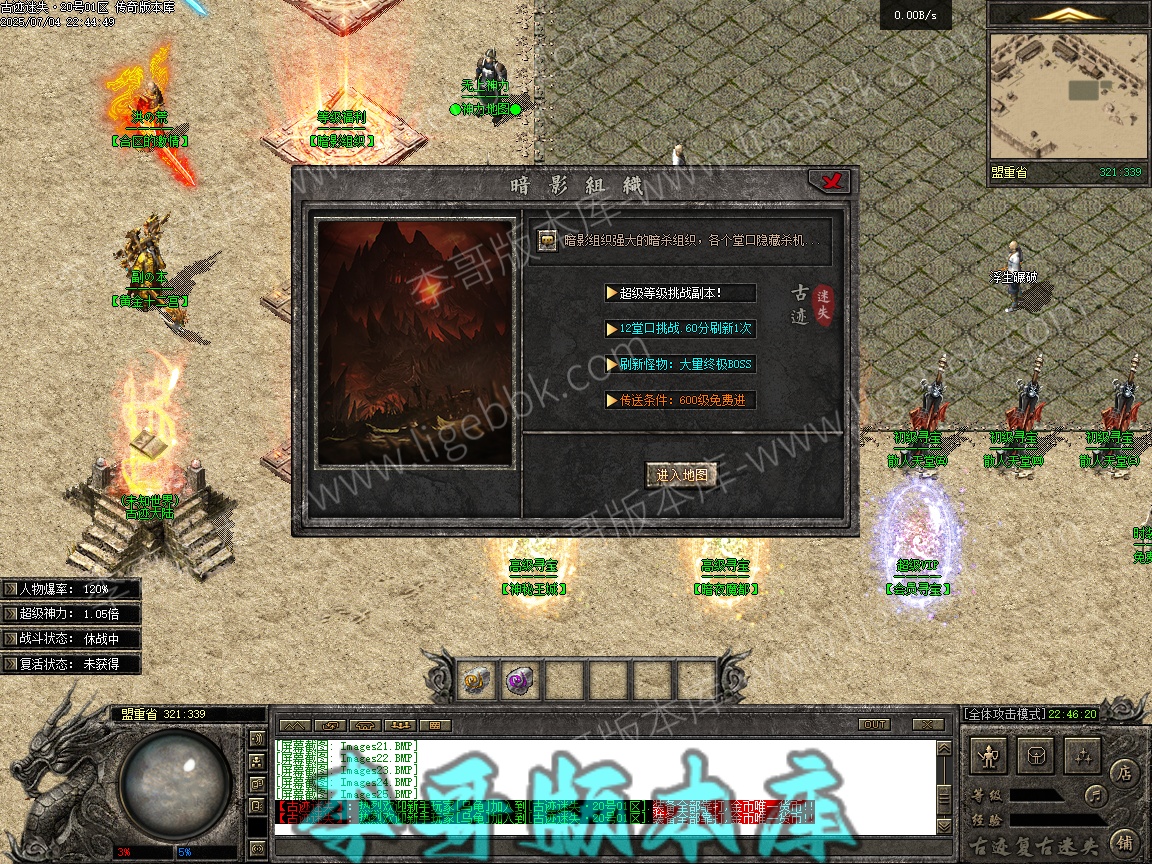The height and width of the screenshot is (864, 1152).
Task: Open the 铺 stall button
Action: 1123,842
